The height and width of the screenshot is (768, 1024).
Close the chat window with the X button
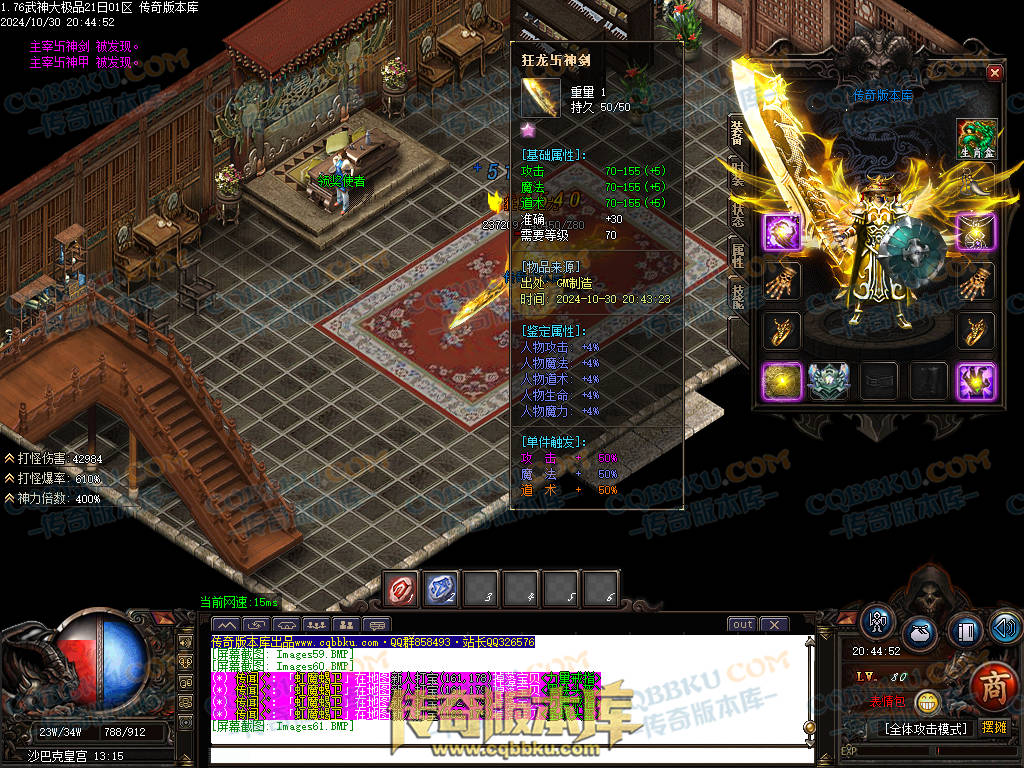pos(774,625)
